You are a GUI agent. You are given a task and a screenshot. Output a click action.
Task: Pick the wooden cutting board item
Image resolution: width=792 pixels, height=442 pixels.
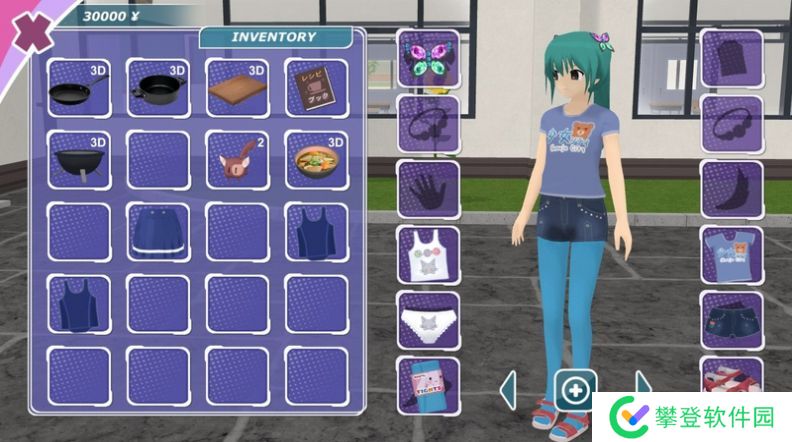click(237, 87)
